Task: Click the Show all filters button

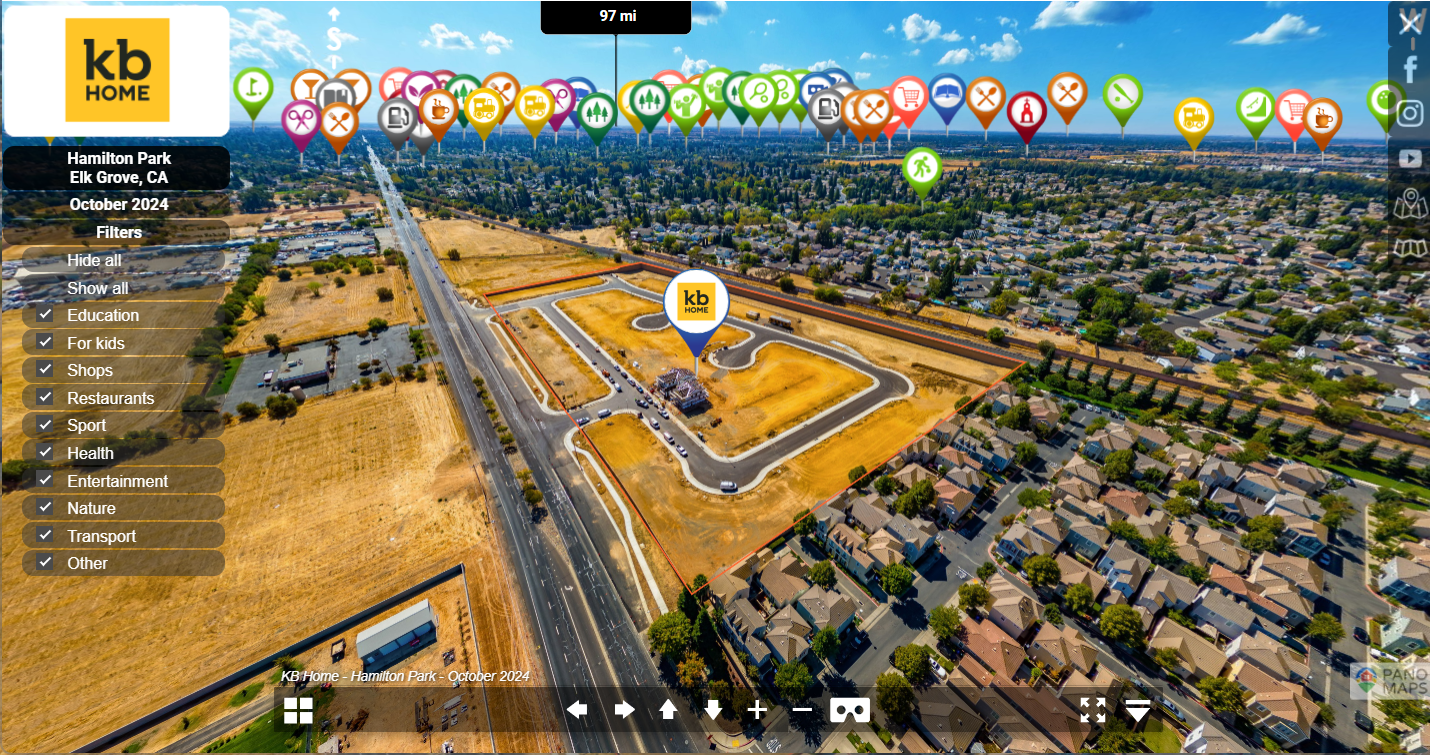Action: point(98,288)
